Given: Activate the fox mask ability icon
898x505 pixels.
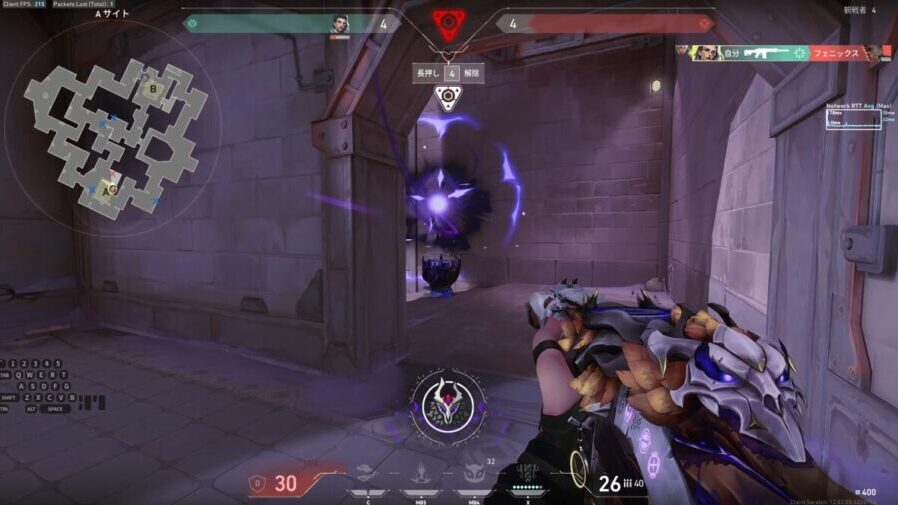Looking at the screenshot, I should point(472,470).
